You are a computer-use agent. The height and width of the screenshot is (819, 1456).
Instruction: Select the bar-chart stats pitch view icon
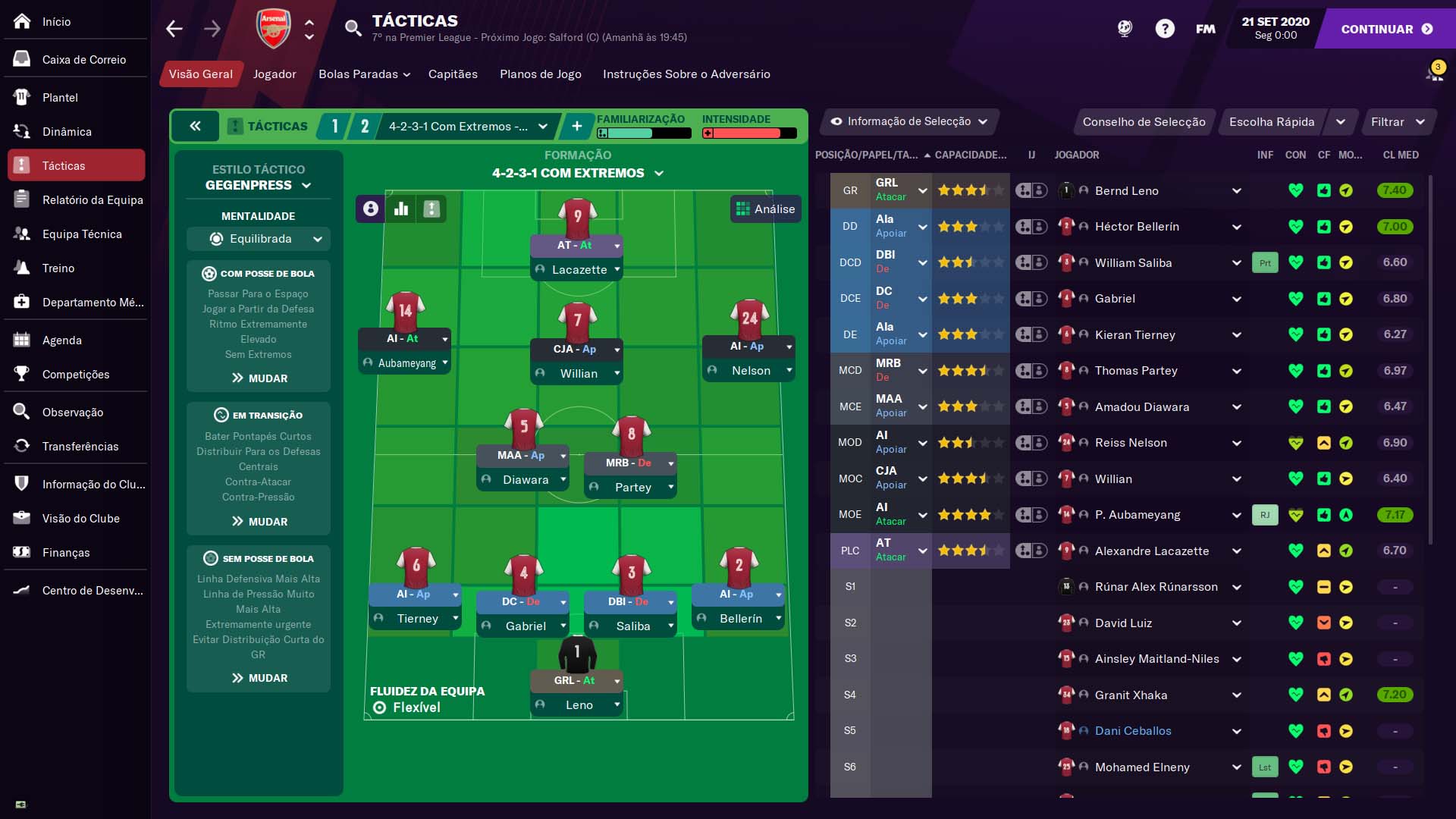(400, 209)
